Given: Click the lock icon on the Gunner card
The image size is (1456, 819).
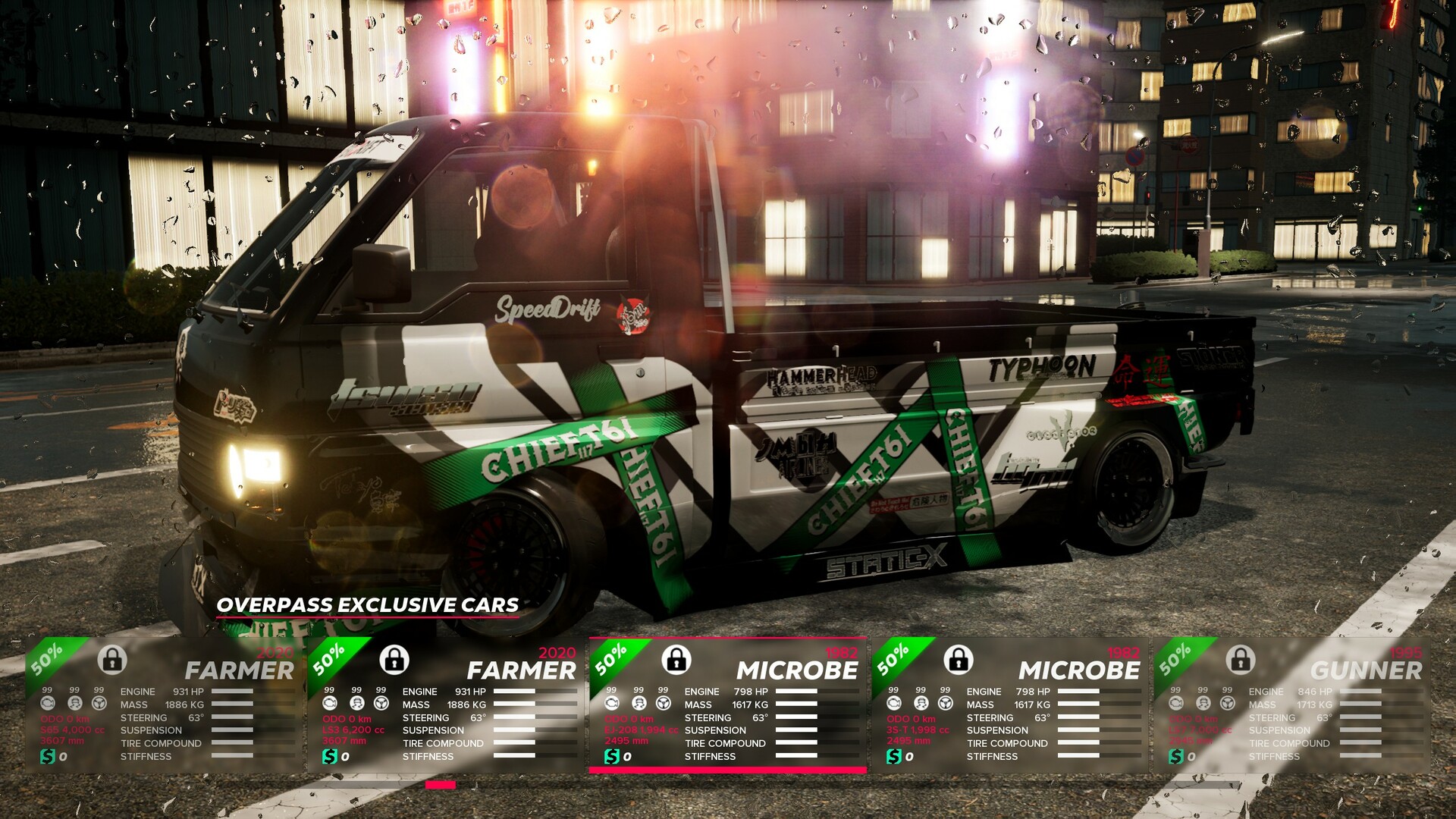Looking at the screenshot, I should tap(1240, 661).
